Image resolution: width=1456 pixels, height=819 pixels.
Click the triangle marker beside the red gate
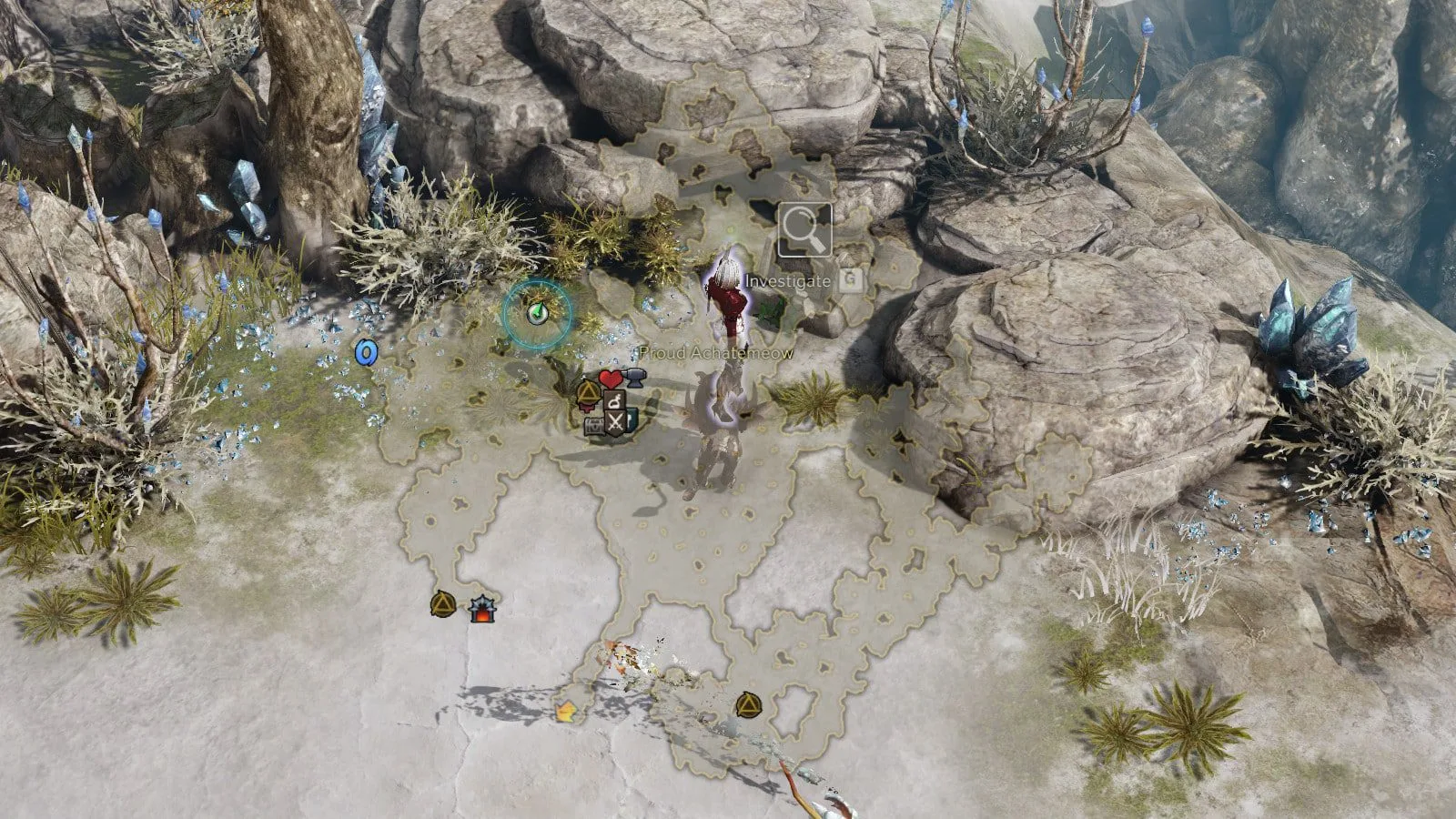click(443, 603)
